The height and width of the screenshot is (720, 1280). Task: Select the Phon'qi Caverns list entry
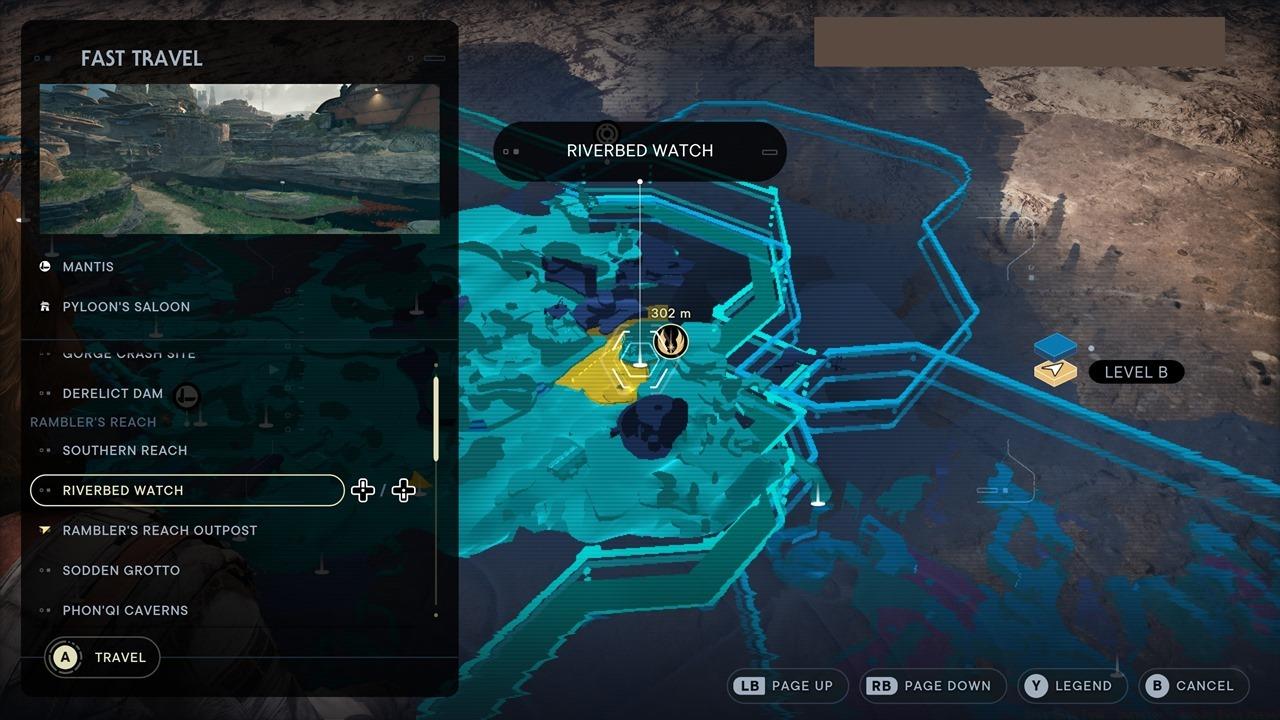124,610
